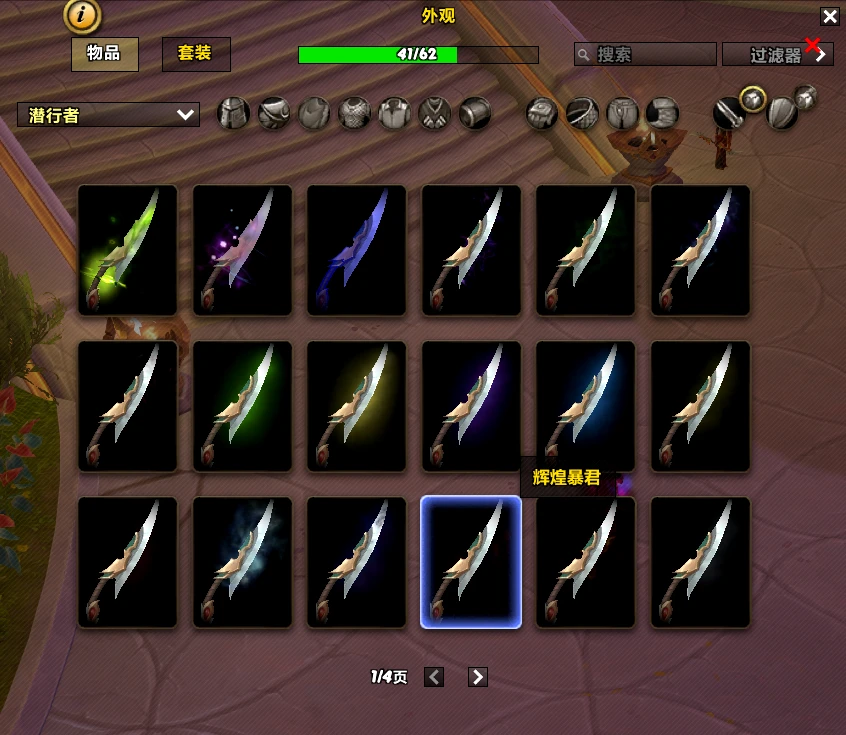Open the 潜行者 class dropdown

[108, 115]
